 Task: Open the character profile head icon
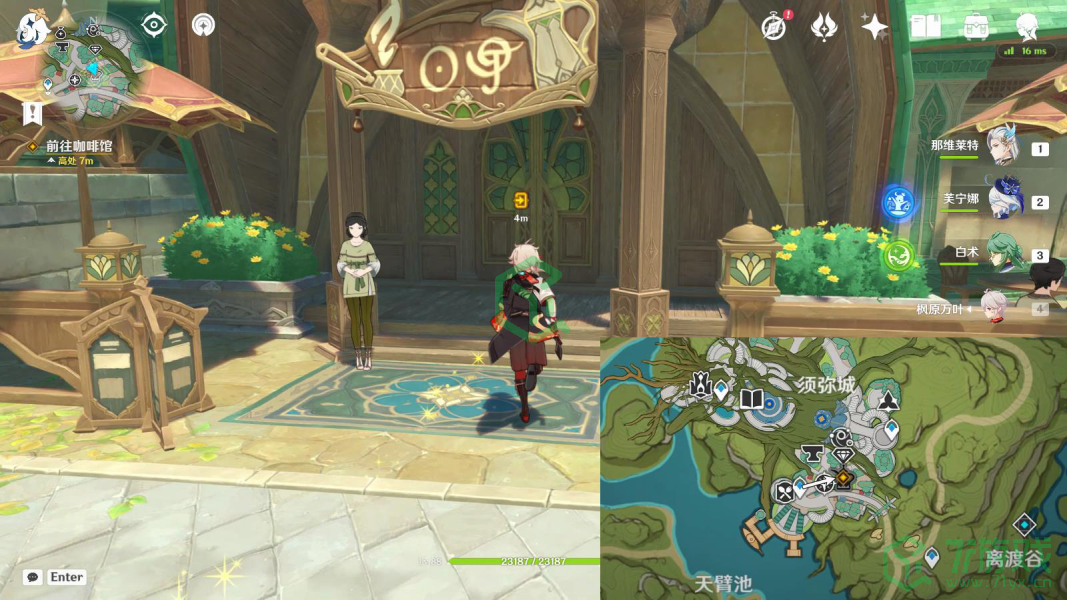click(x=1027, y=27)
